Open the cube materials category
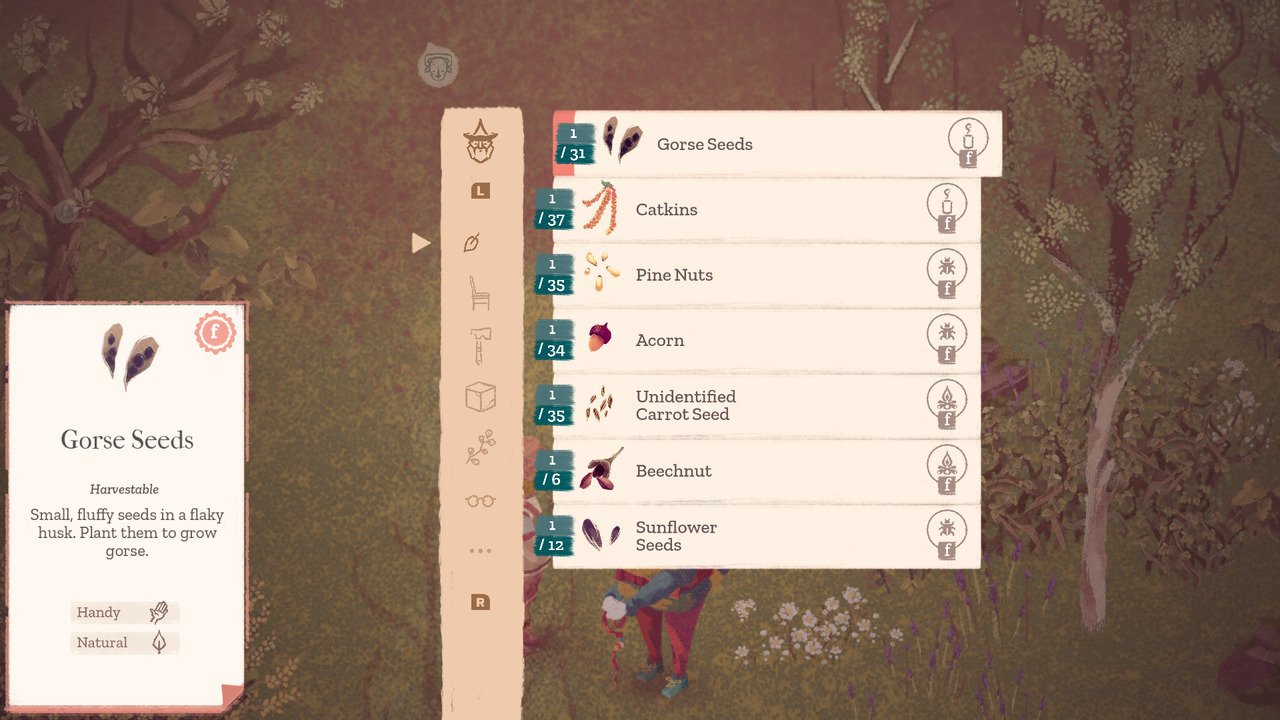 click(480, 396)
